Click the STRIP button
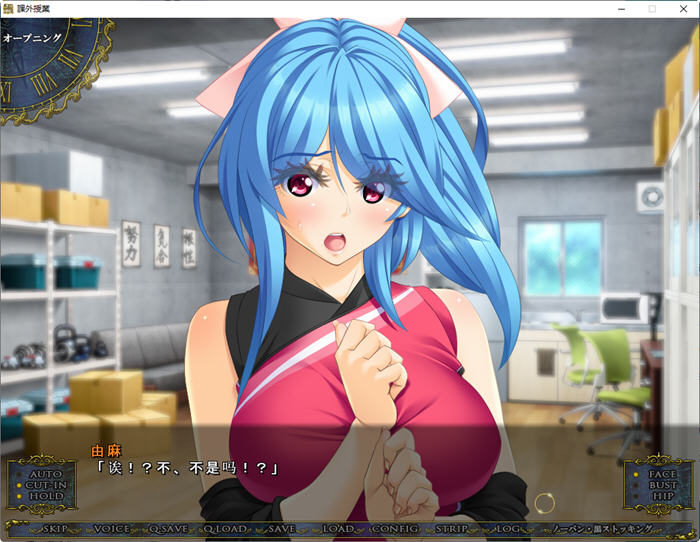700x542 pixels. [x=452, y=528]
